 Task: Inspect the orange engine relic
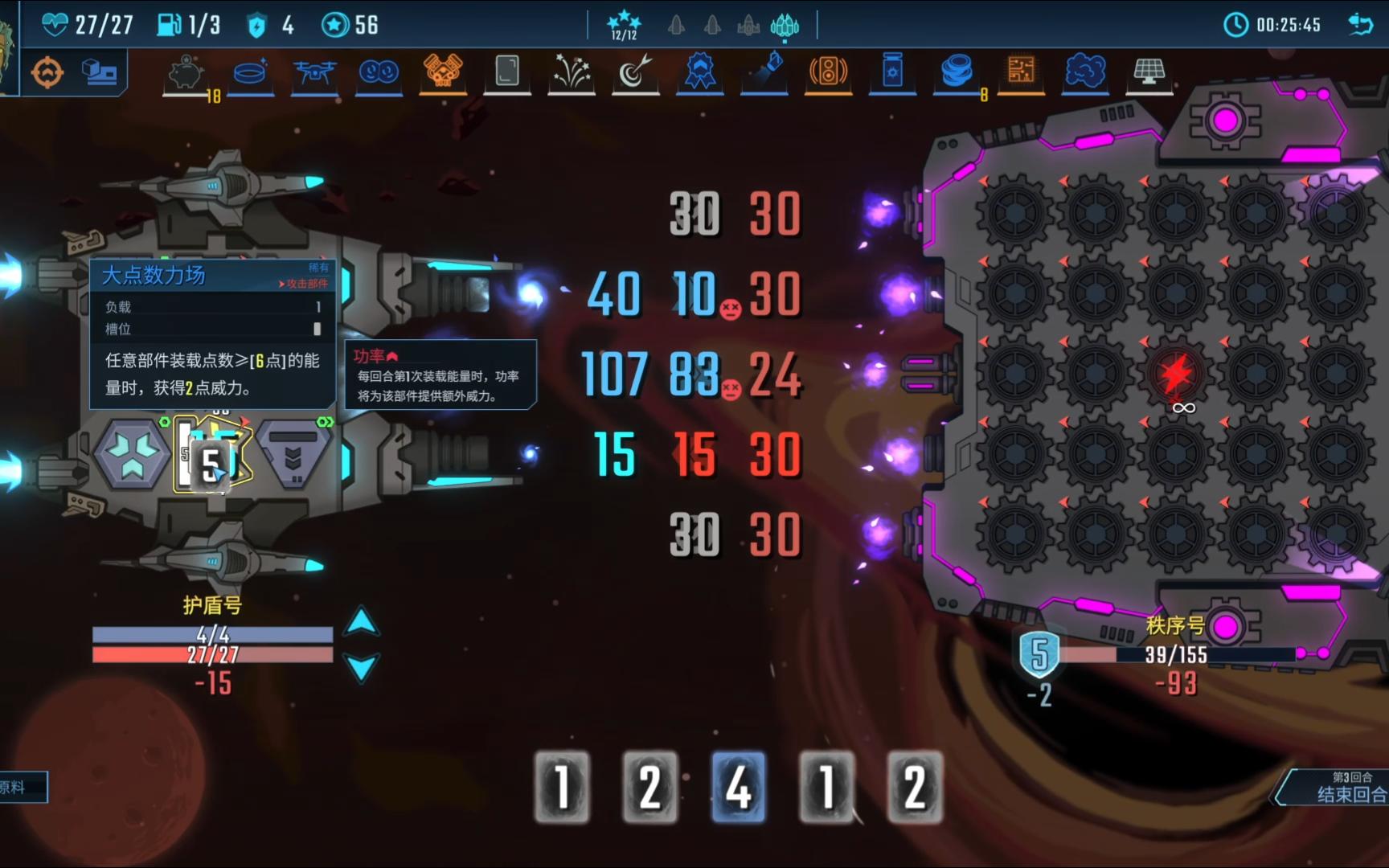443,72
